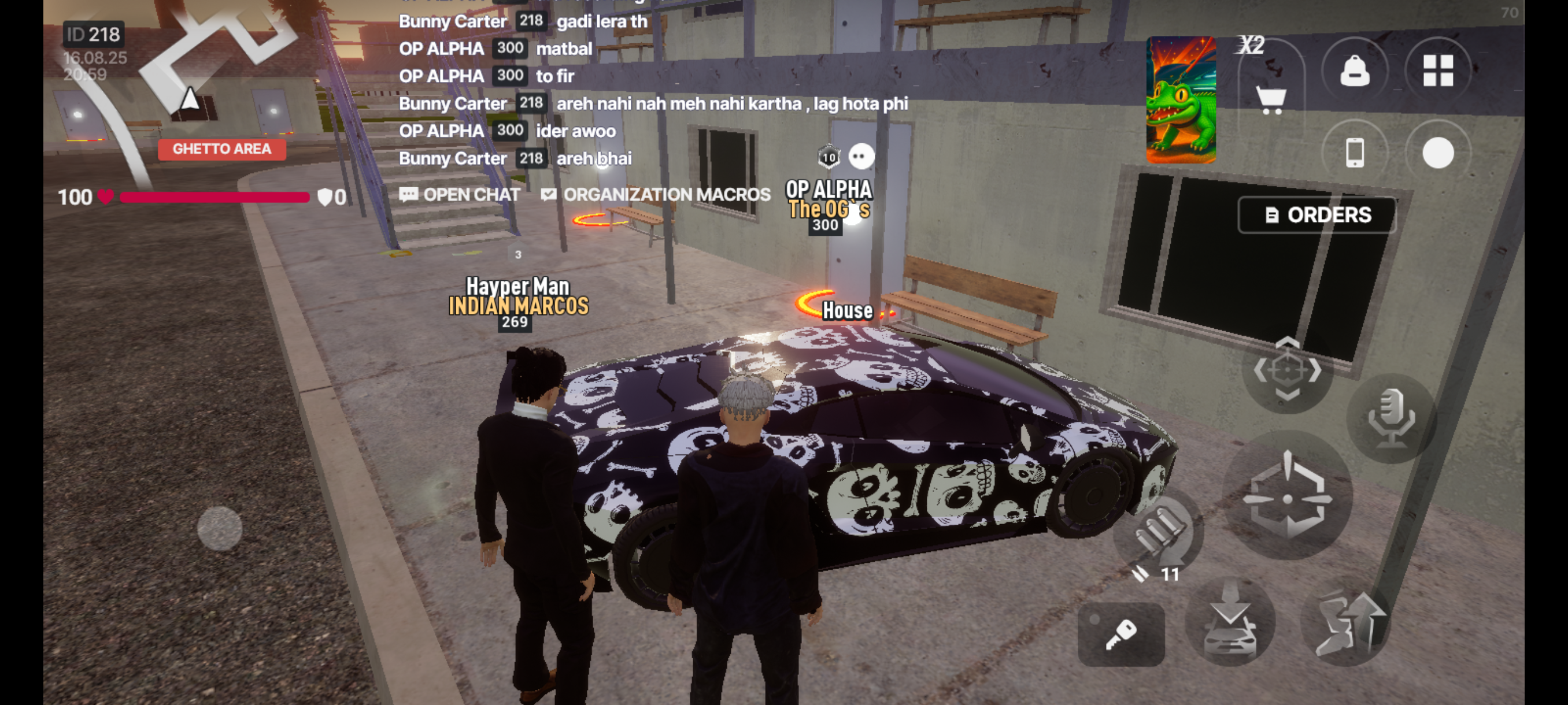1568x705 pixels.
Task: Tap the white circle record button
Action: [x=1438, y=152]
